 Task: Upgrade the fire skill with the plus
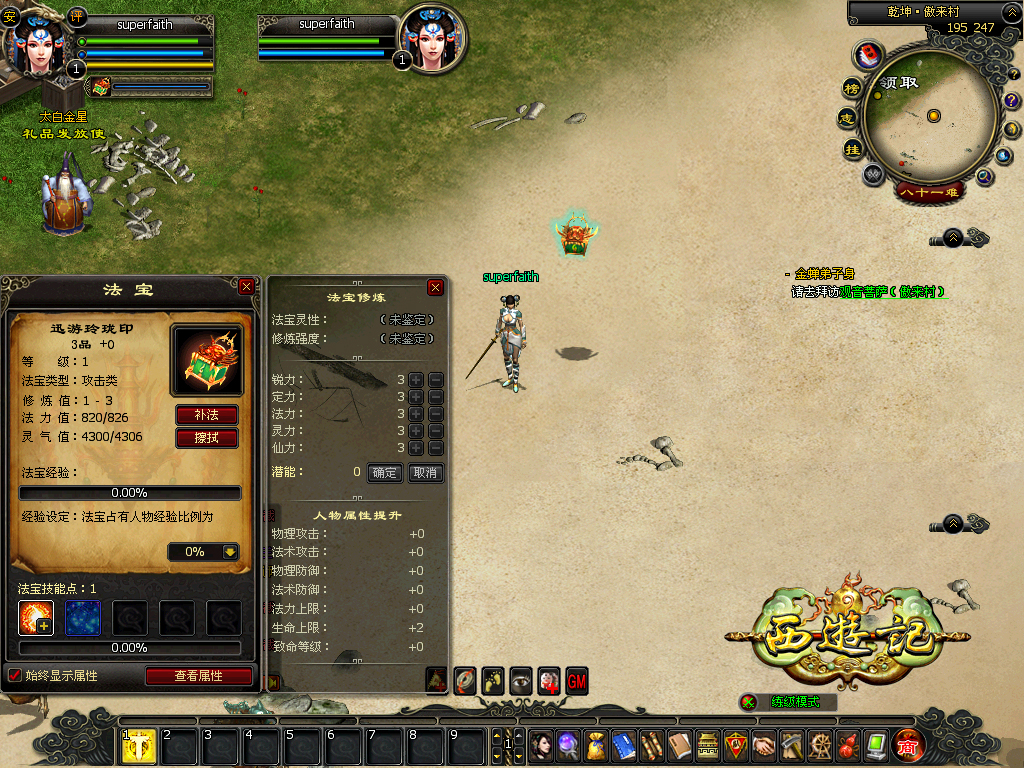pos(43,625)
